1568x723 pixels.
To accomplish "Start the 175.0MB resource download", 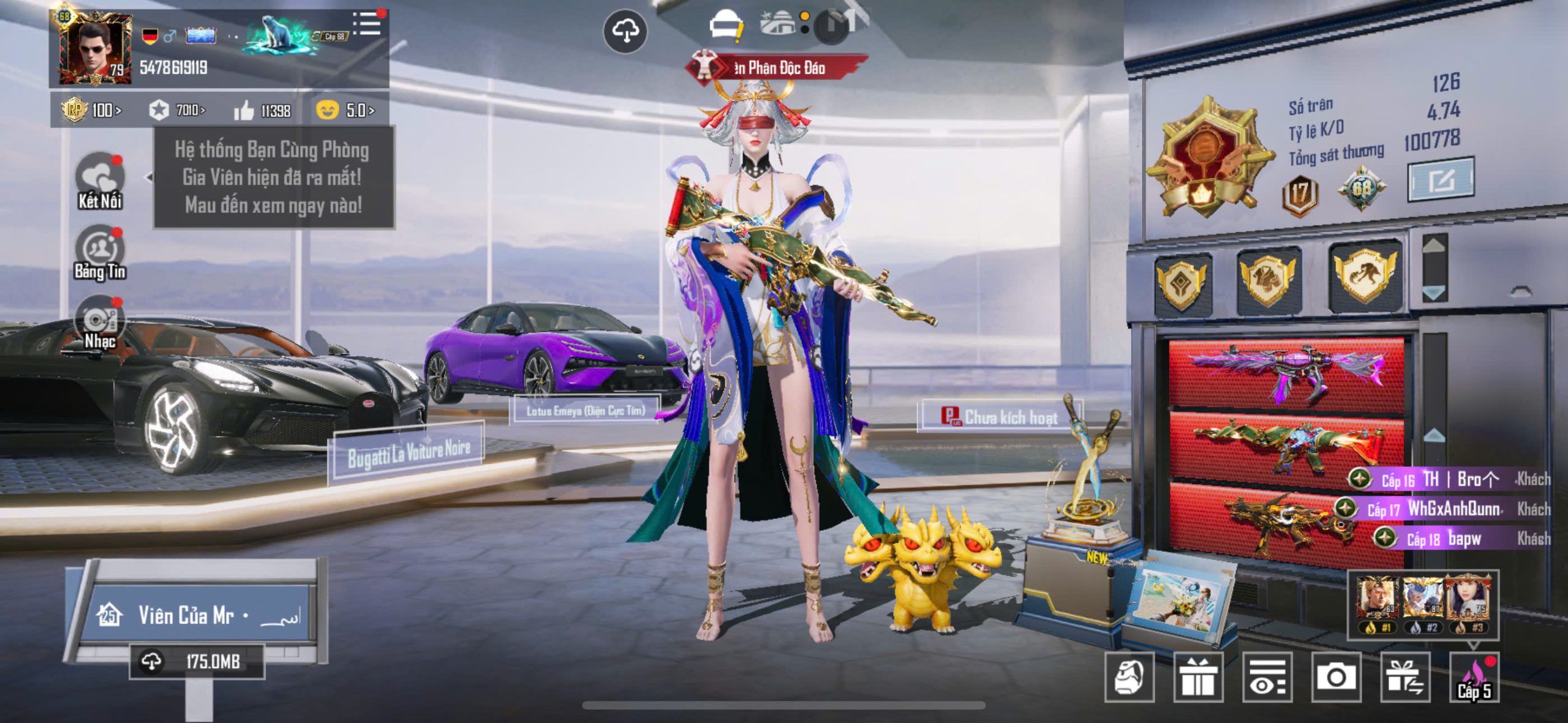I will [x=196, y=661].
